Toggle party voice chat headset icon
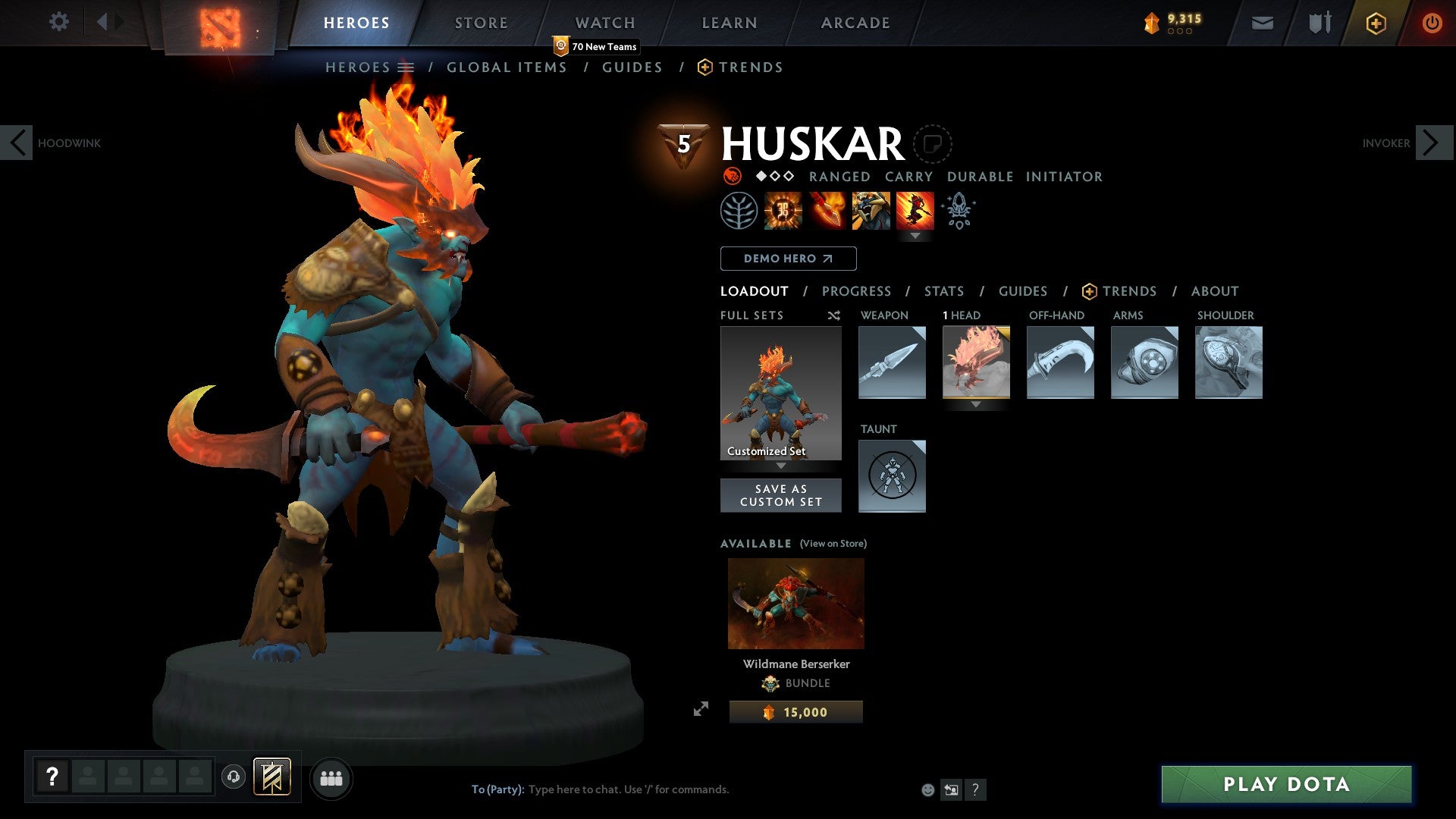 (234, 777)
